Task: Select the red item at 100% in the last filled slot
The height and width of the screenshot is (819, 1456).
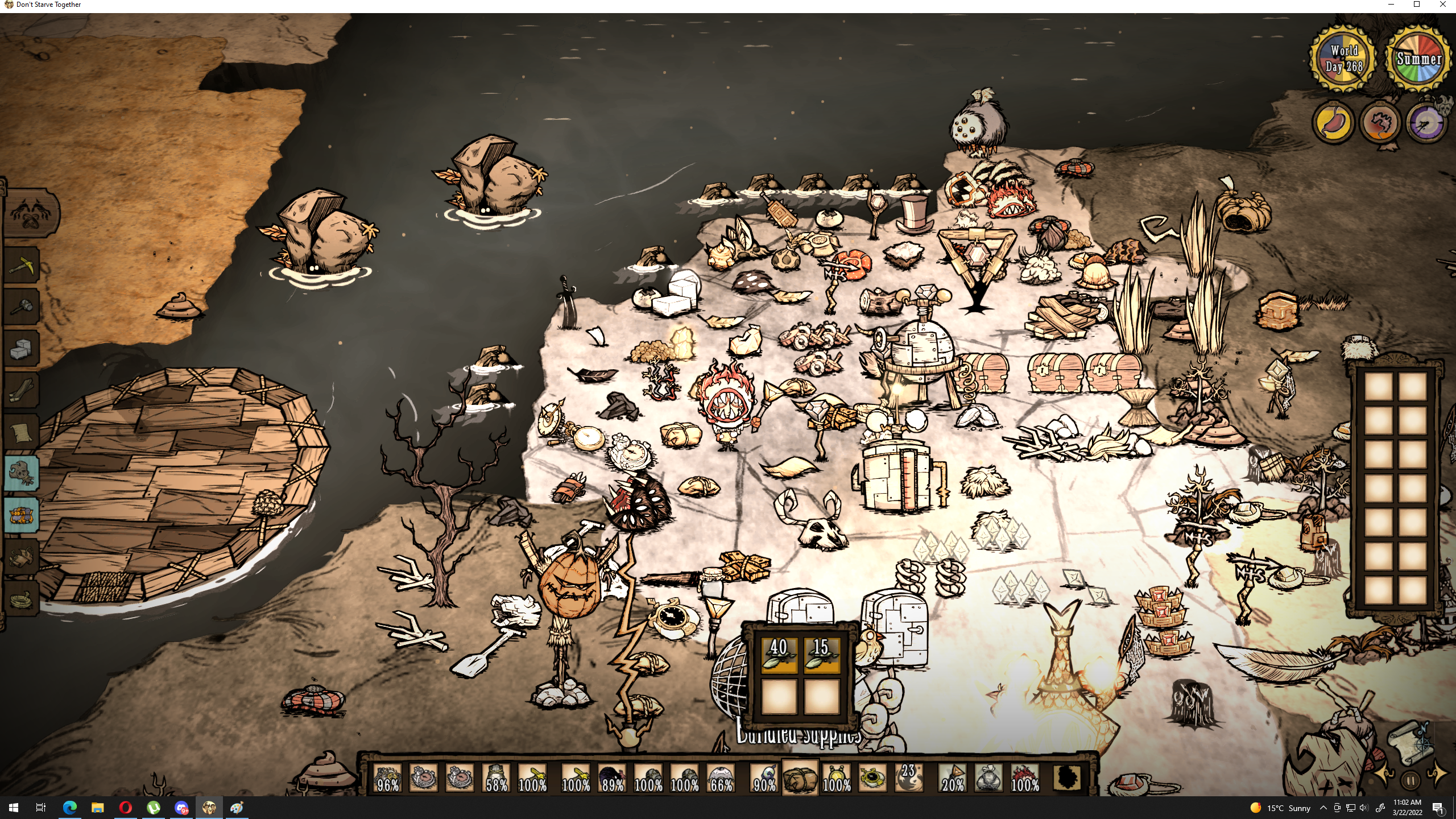Action: point(1024,777)
